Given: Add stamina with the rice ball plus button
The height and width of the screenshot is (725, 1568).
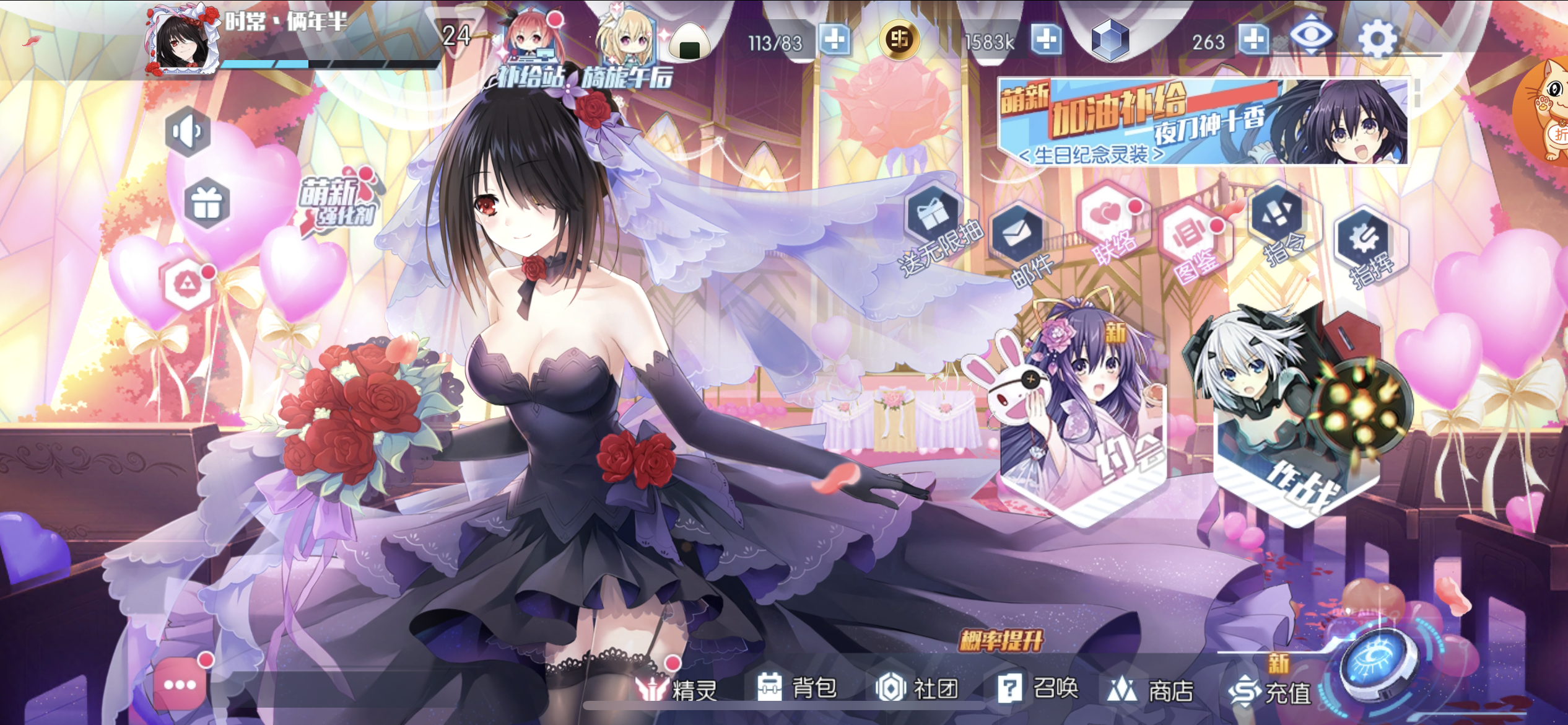Looking at the screenshot, I should click(x=835, y=40).
